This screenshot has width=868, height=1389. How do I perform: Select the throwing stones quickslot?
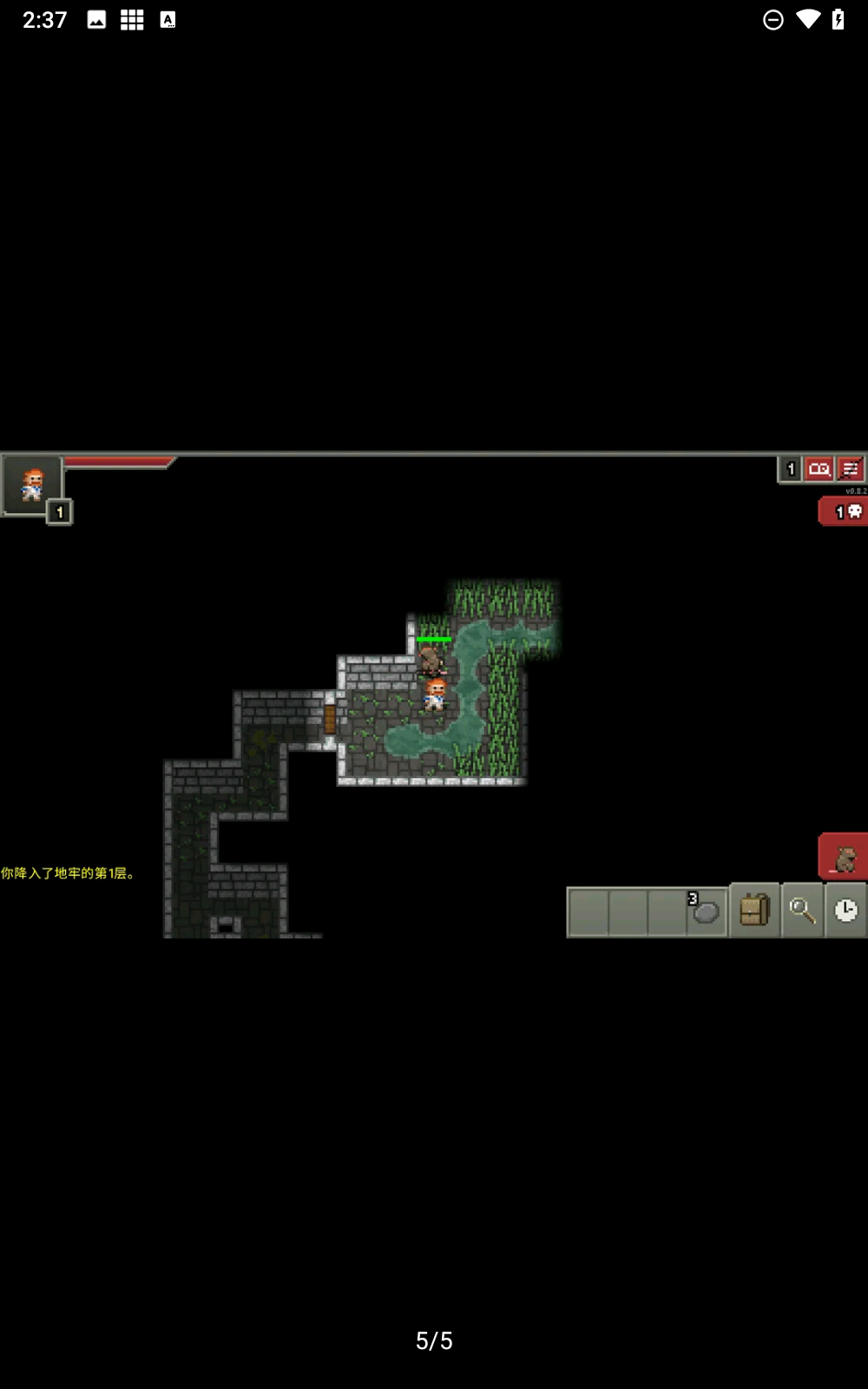point(707,911)
